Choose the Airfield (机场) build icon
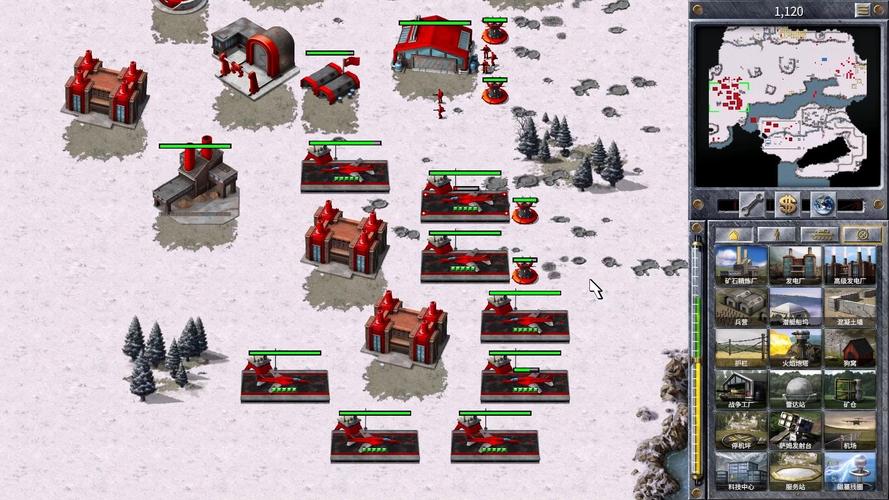This screenshot has width=889, height=500. tap(849, 430)
